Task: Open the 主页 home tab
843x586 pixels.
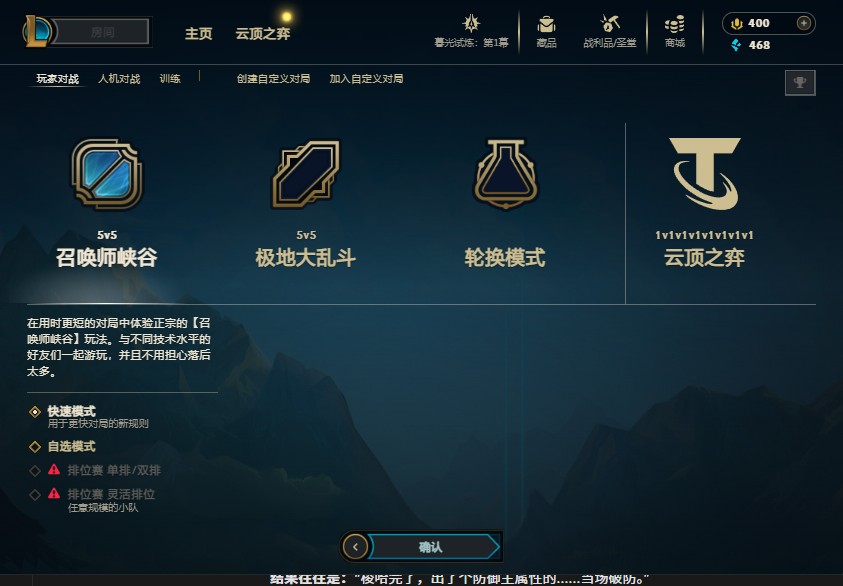Action: [198, 33]
